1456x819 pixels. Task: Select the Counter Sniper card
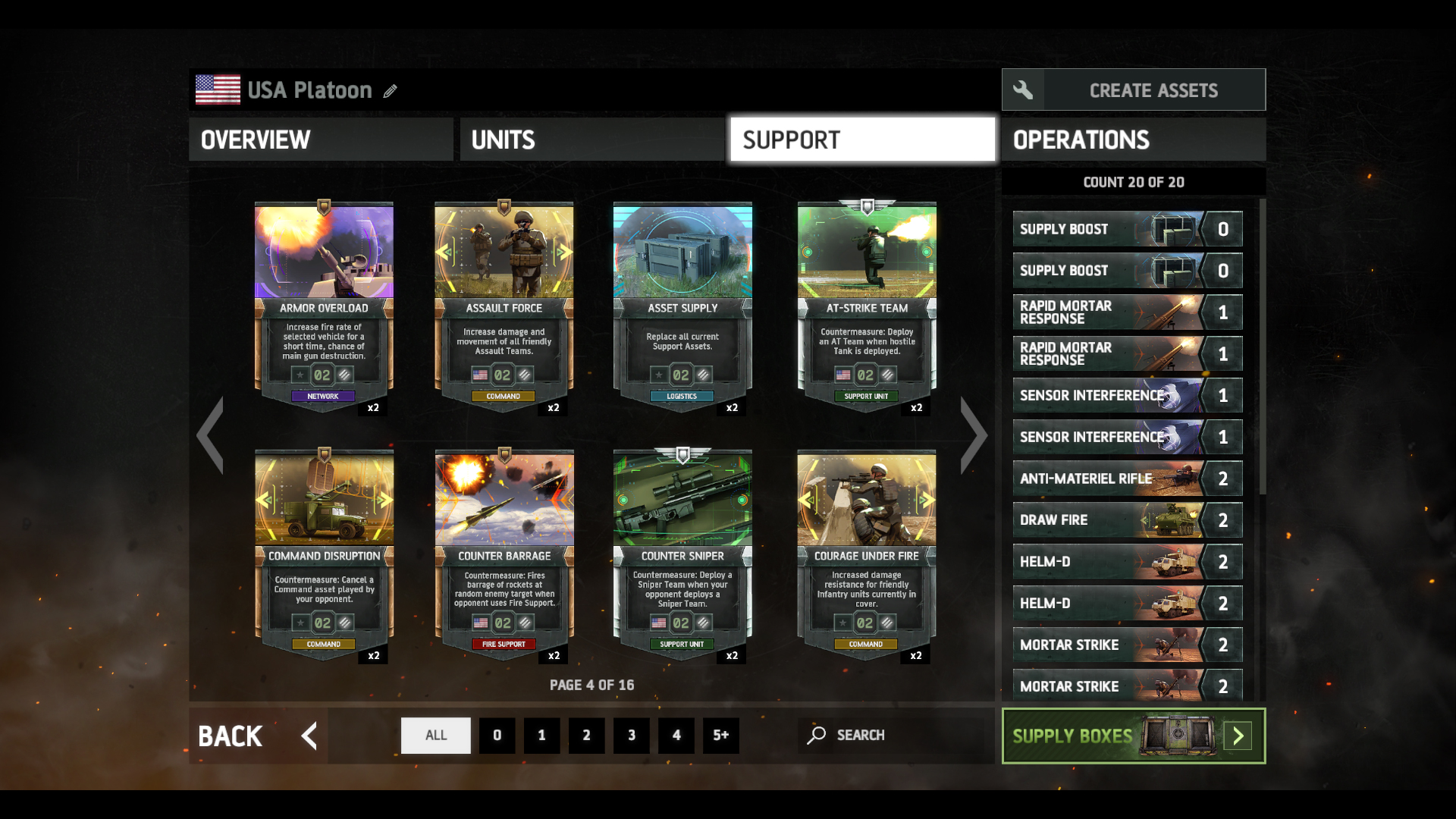pyautogui.click(x=682, y=554)
